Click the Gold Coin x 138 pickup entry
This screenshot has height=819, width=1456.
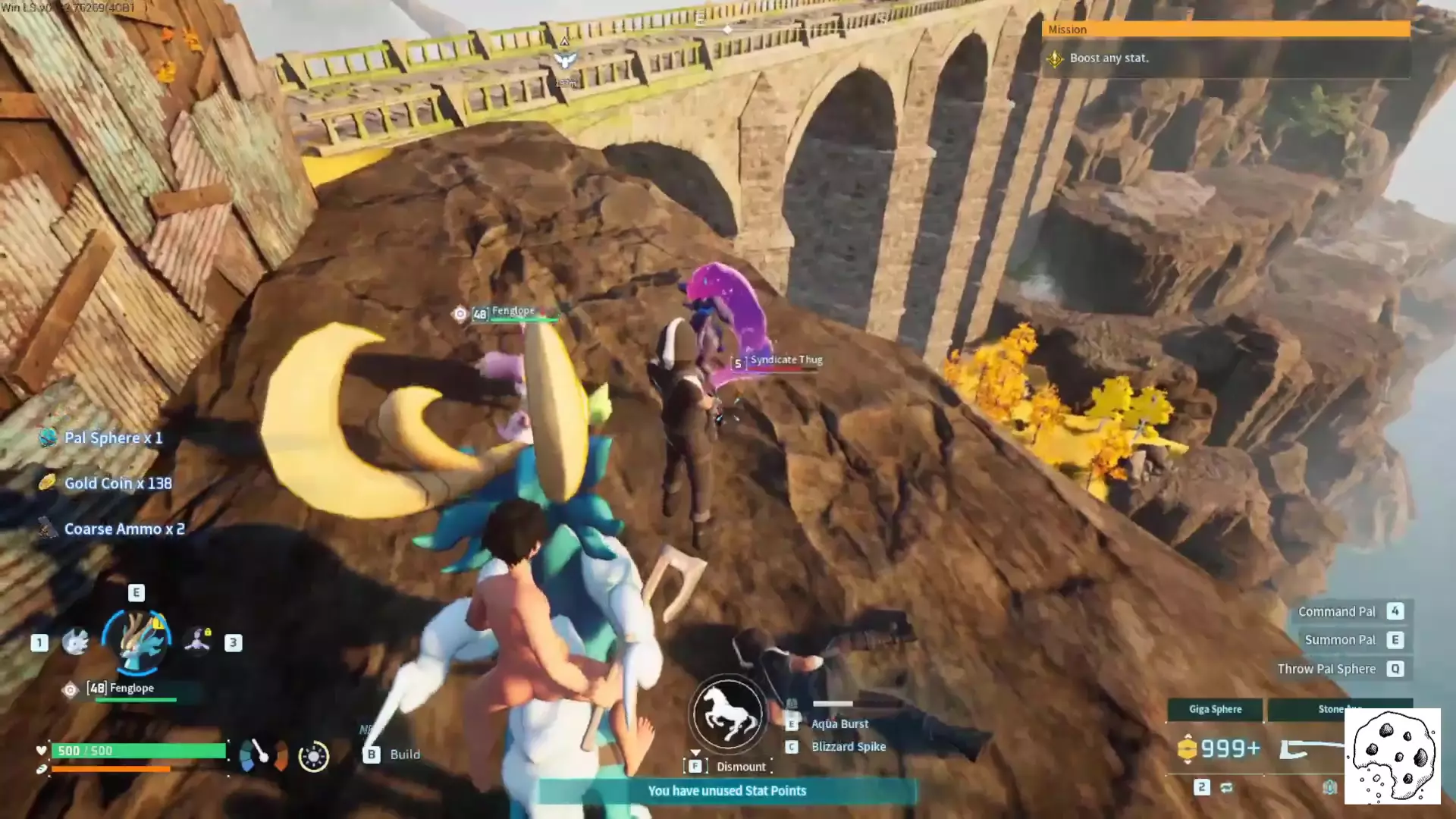coord(118,484)
